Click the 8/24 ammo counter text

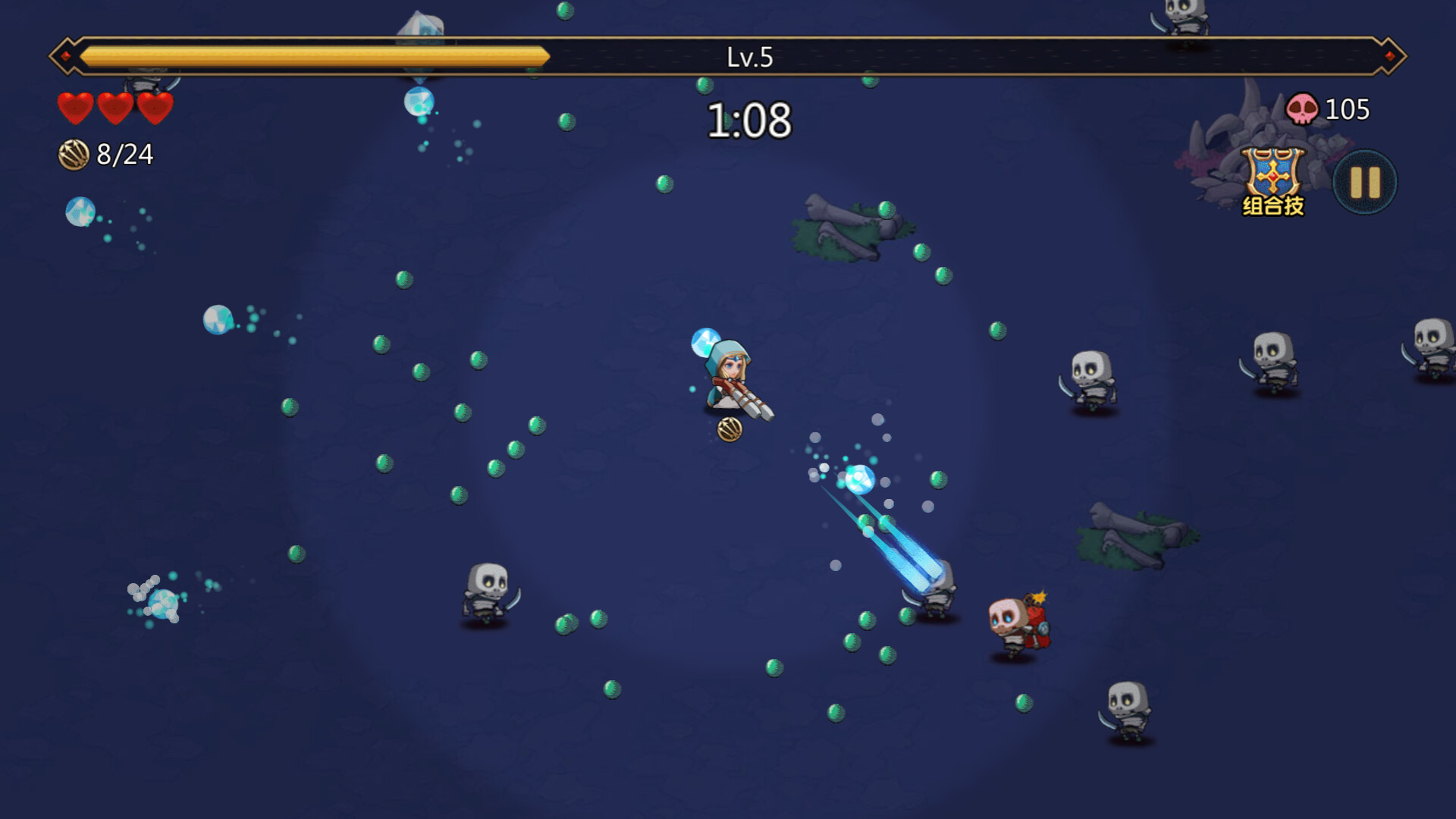click(125, 154)
